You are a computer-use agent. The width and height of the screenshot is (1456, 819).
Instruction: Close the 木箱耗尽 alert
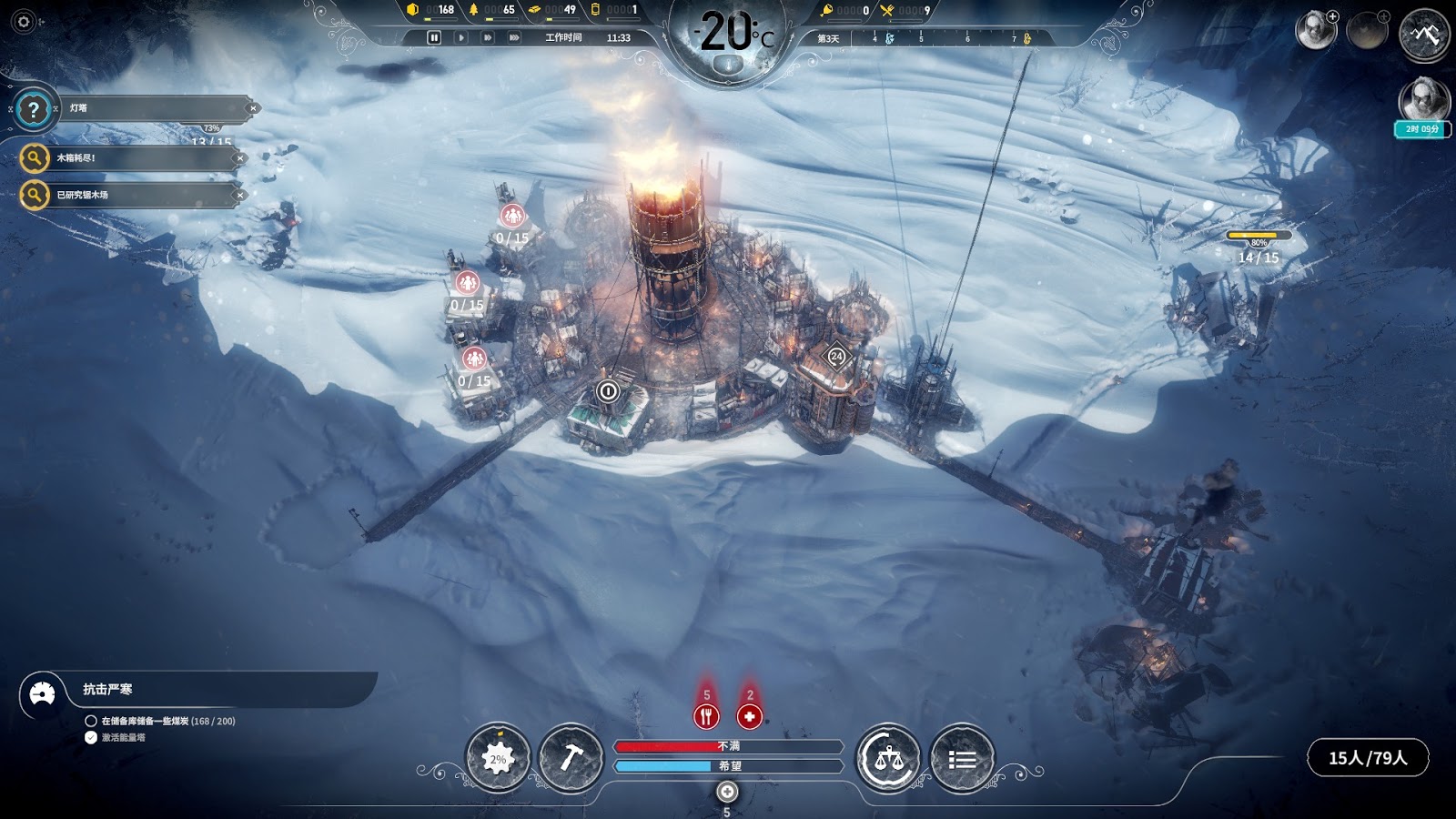pyautogui.click(x=239, y=158)
